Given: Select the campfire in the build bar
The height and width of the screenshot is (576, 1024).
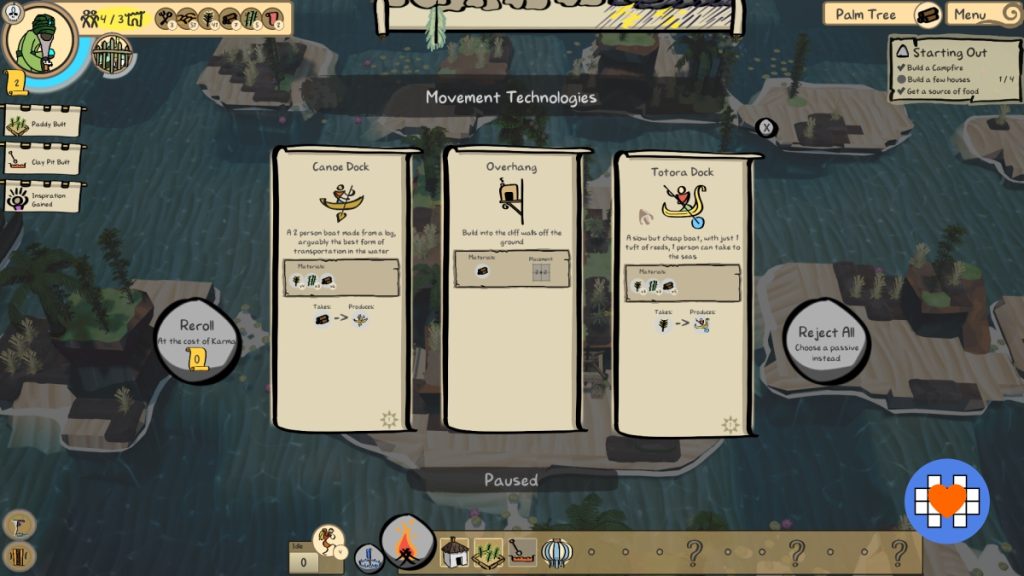Looking at the screenshot, I should tap(407, 545).
